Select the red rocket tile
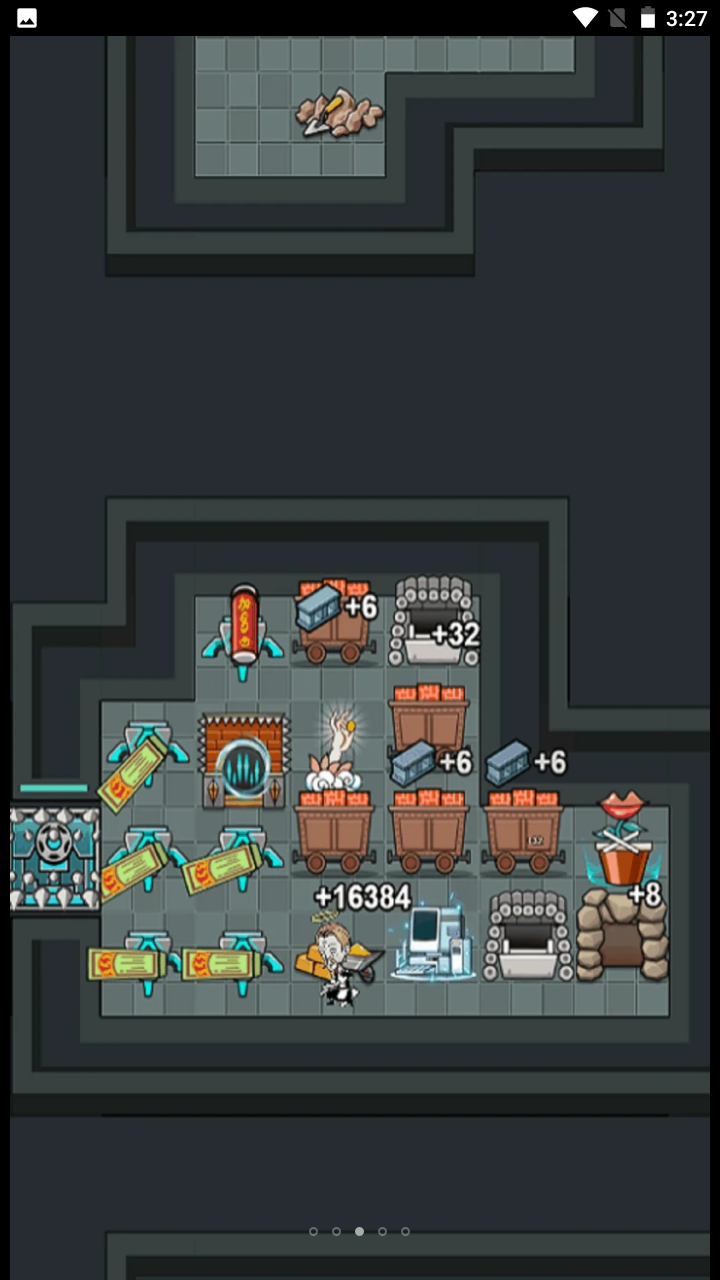Image resolution: width=720 pixels, height=1280 pixels. point(243,627)
